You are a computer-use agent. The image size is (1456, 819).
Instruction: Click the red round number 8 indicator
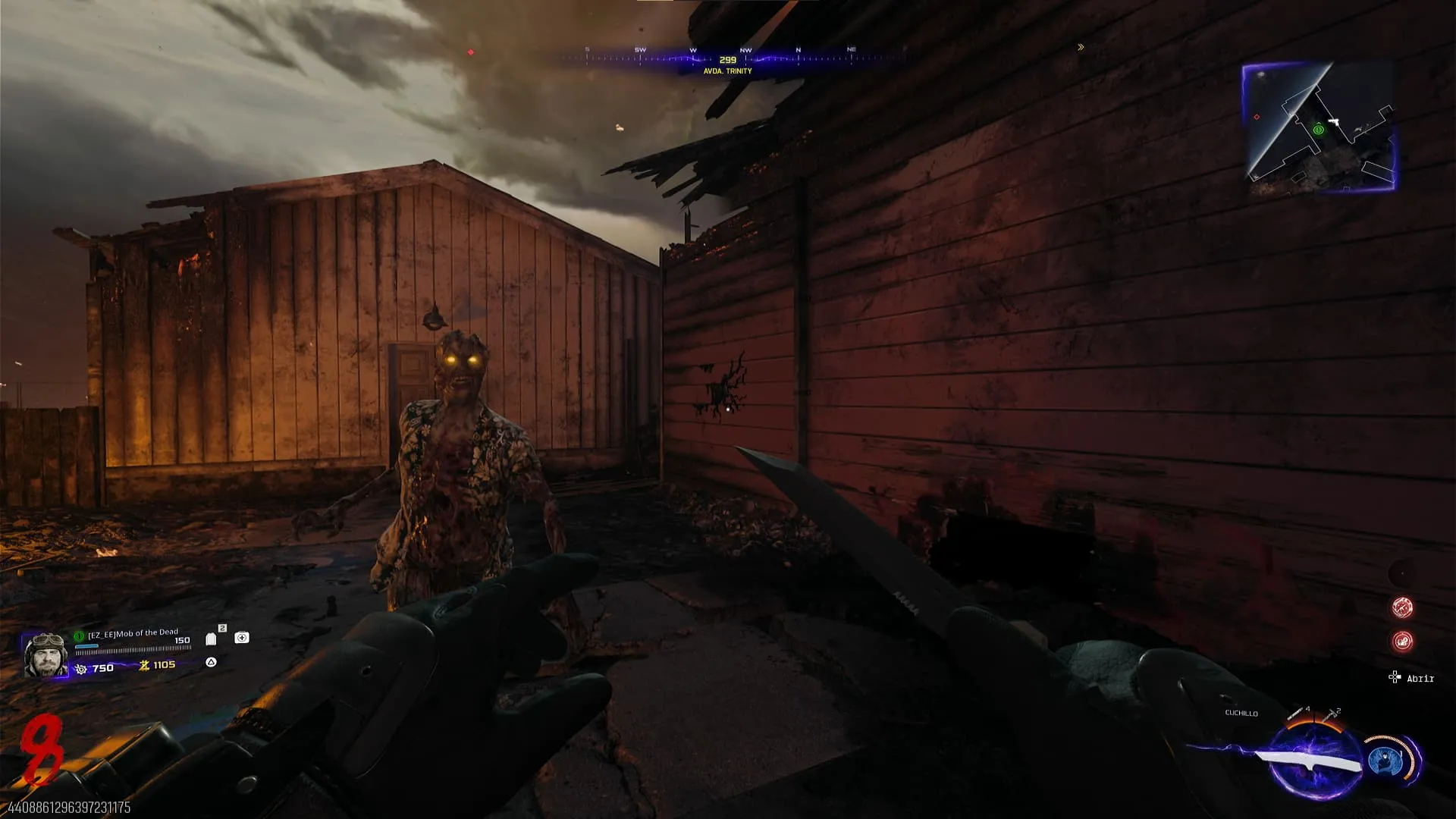[39, 748]
